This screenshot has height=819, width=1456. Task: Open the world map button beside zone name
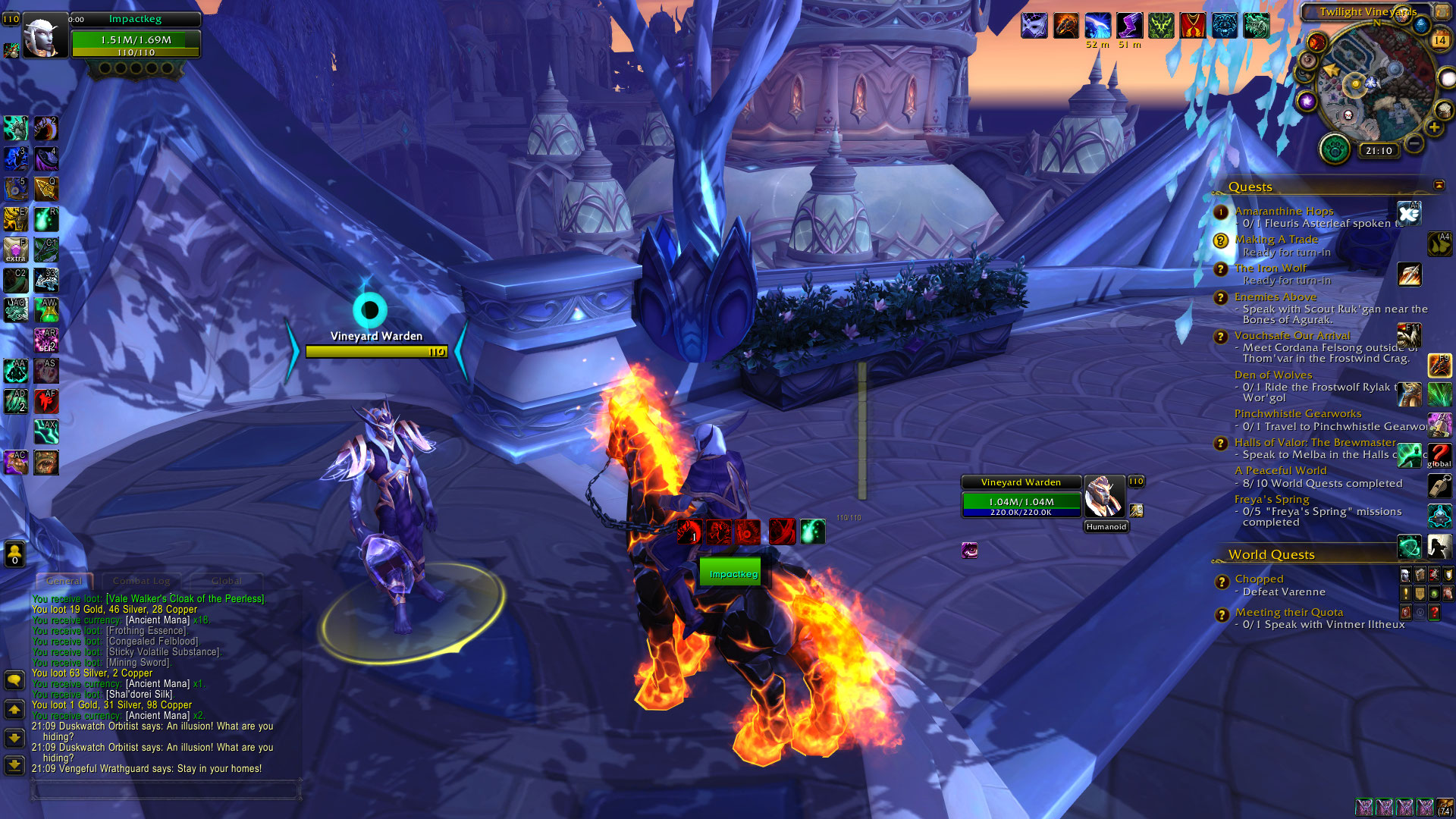[x=1442, y=11]
